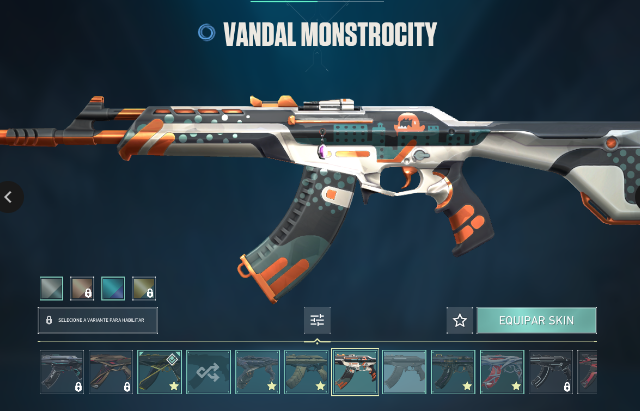Go back with the left arrow button
This screenshot has width=640, height=411.
[9, 197]
